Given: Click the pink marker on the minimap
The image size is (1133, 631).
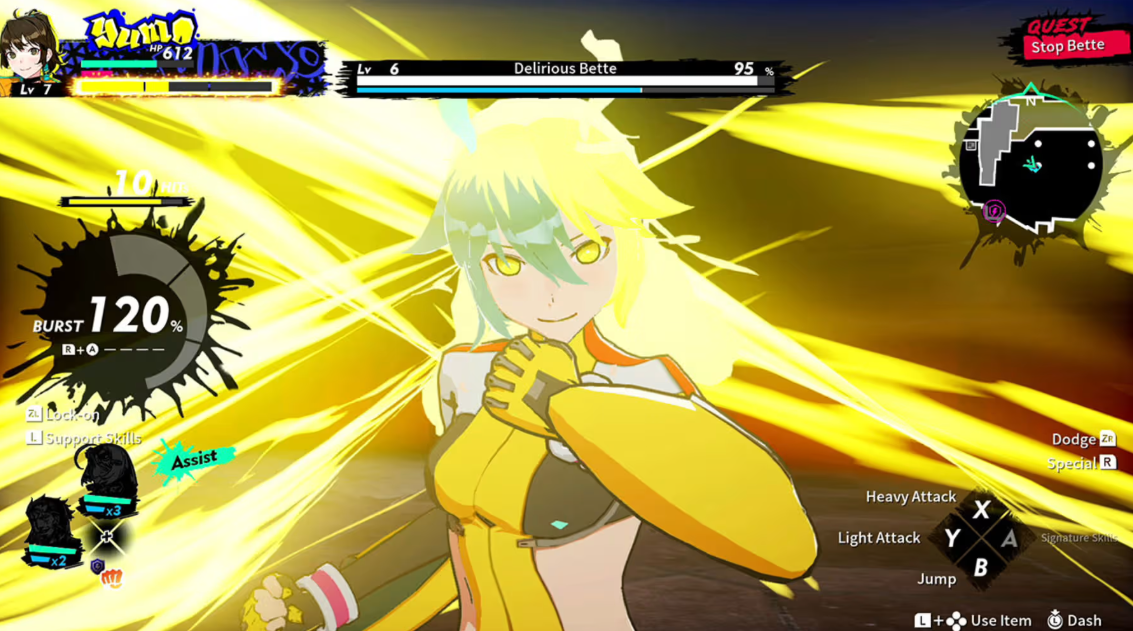Looking at the screenshot, I should pyautogui.click(x=994, y=210).
